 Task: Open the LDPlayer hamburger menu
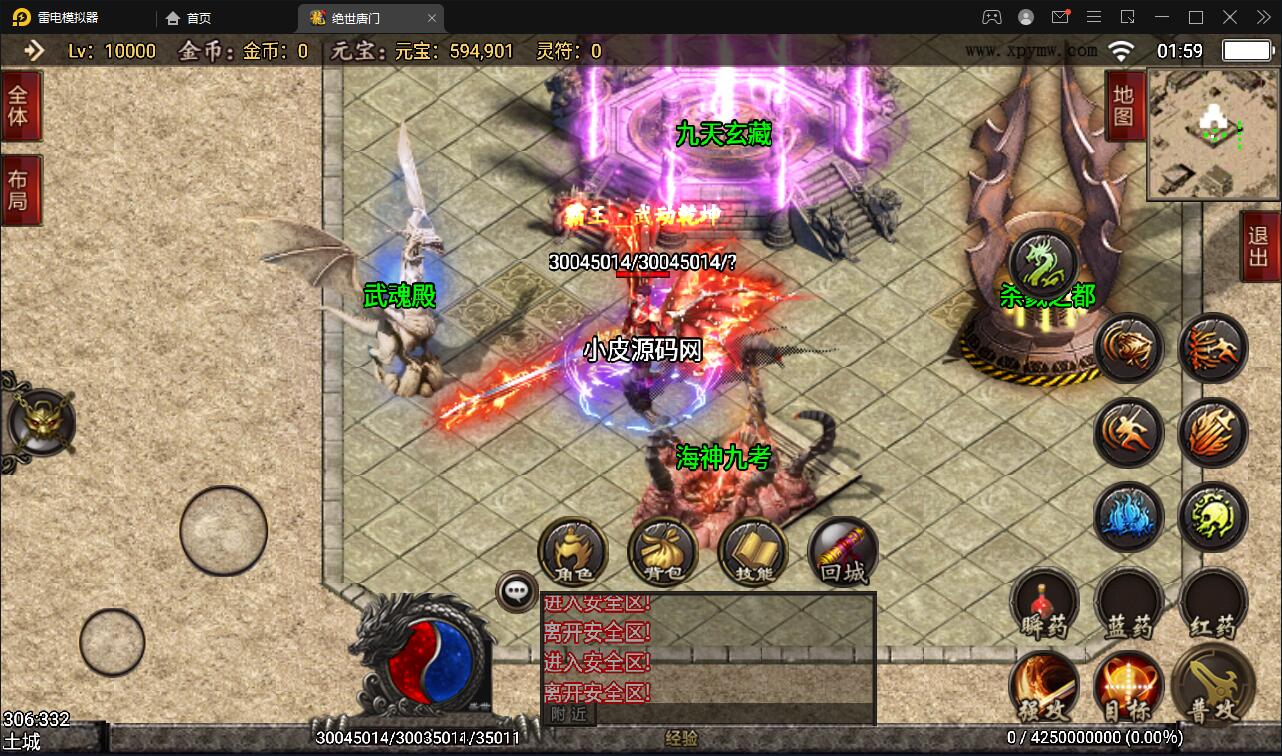pos(1094,17)
